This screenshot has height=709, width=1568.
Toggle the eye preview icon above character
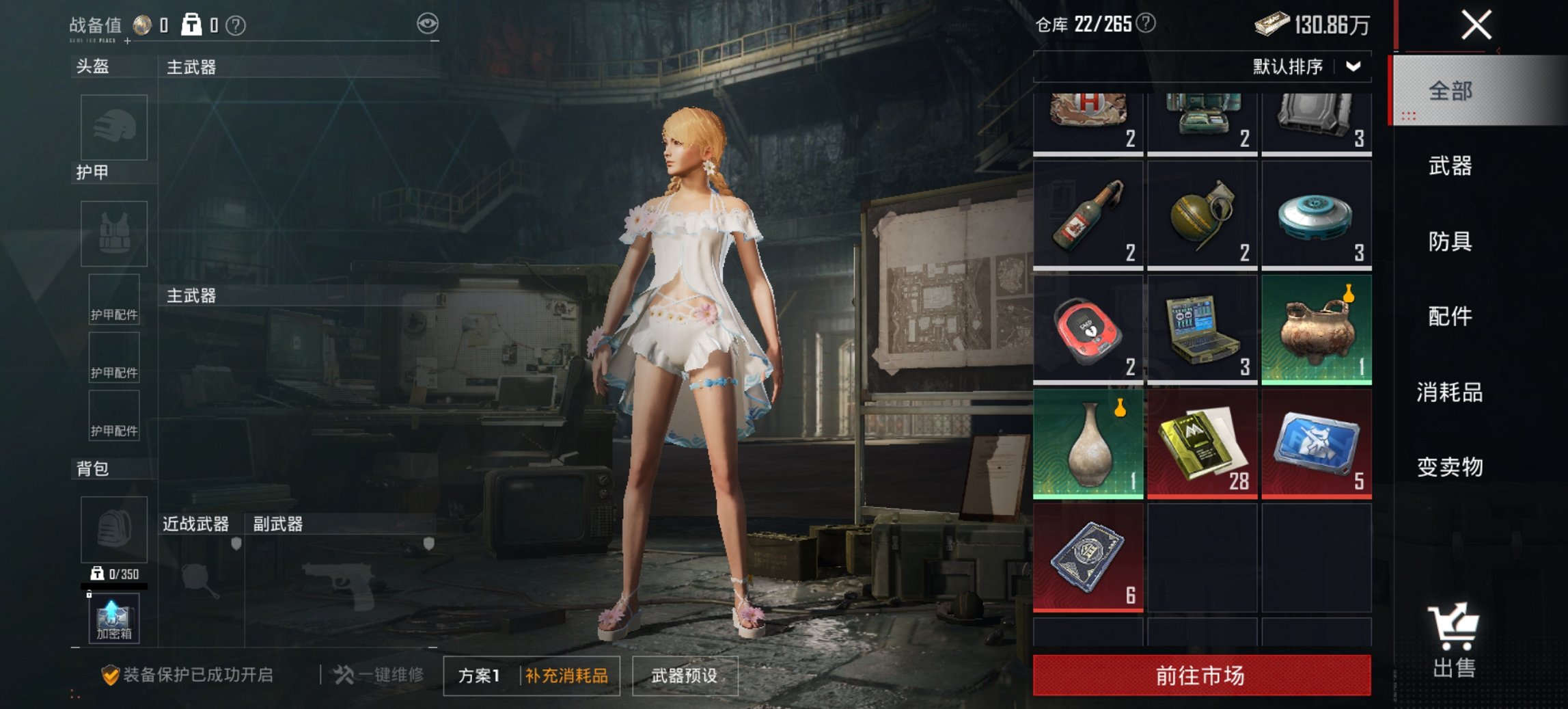428,24
